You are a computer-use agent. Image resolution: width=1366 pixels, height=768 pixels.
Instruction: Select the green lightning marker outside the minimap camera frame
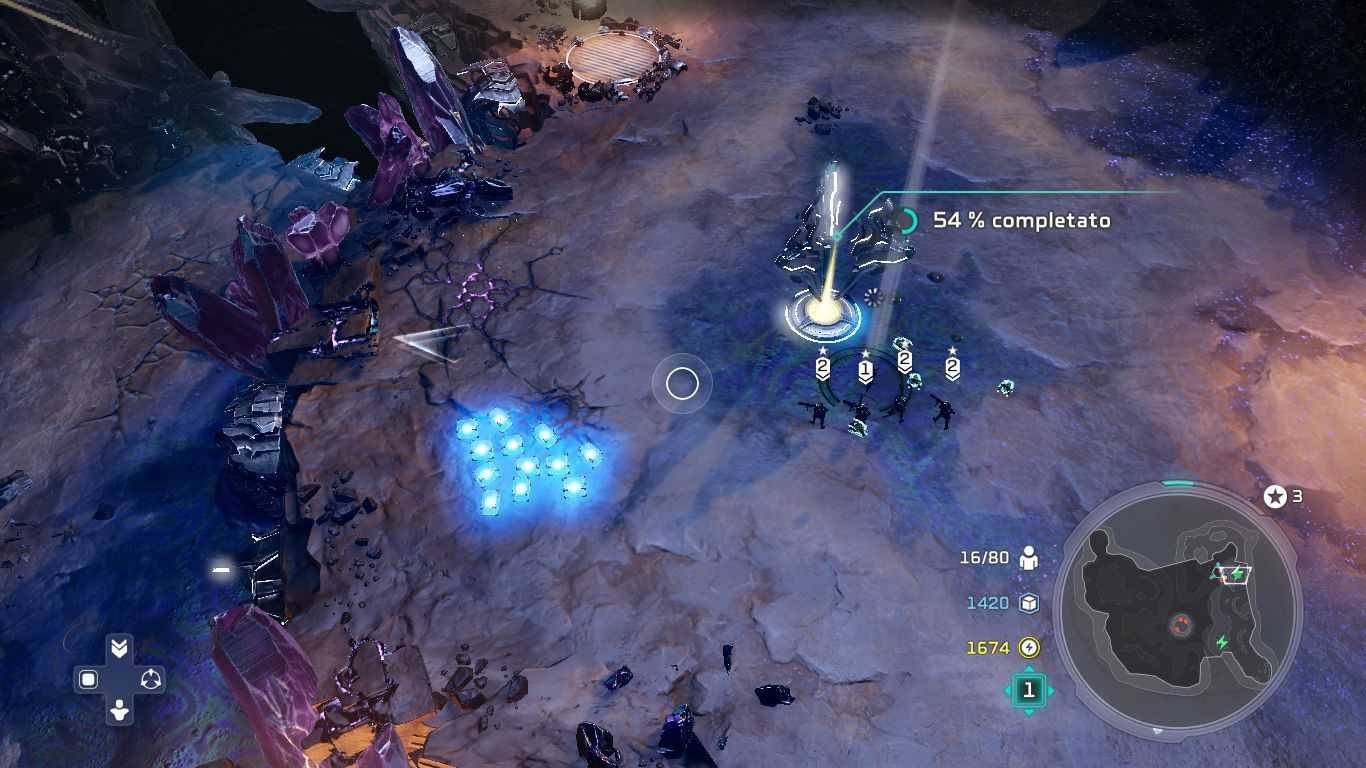coord(1221,642)
